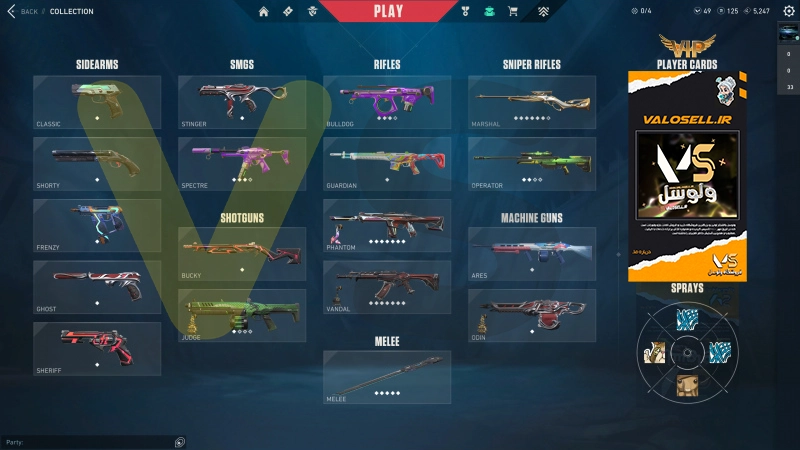Open the Stinger SMG slot
This screenshot has width=800, height=450.
242,102
